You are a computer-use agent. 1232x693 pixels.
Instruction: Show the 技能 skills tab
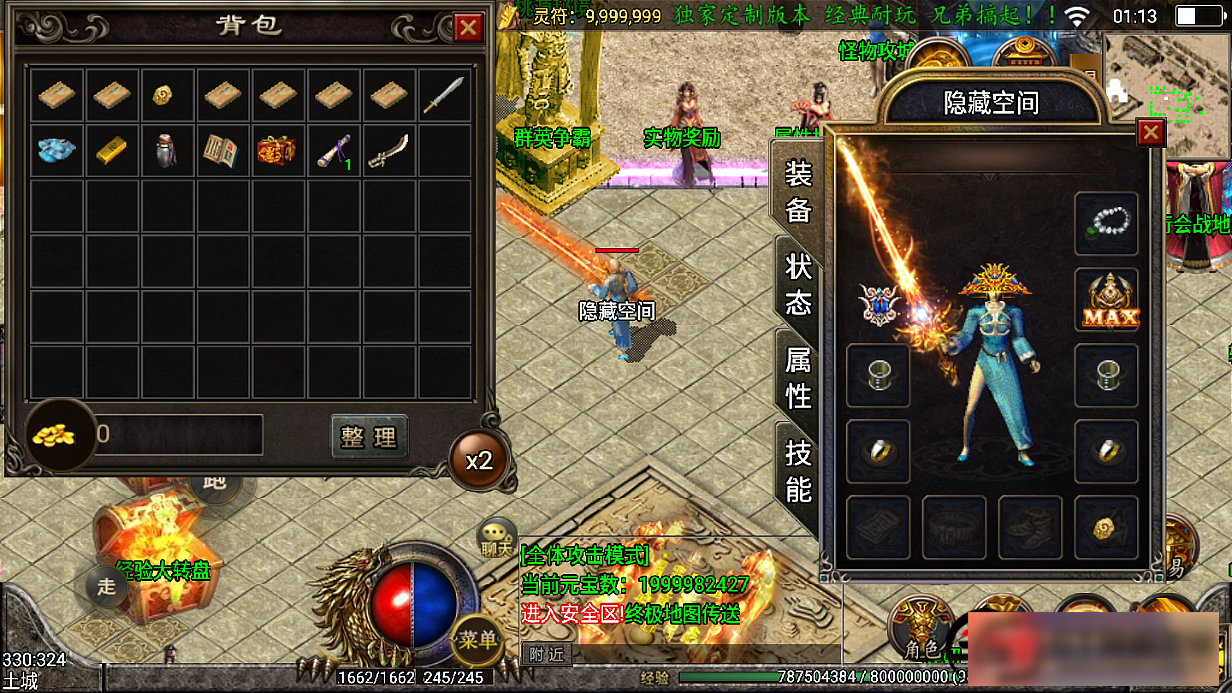pyautogui.click(x=798, y=472)
